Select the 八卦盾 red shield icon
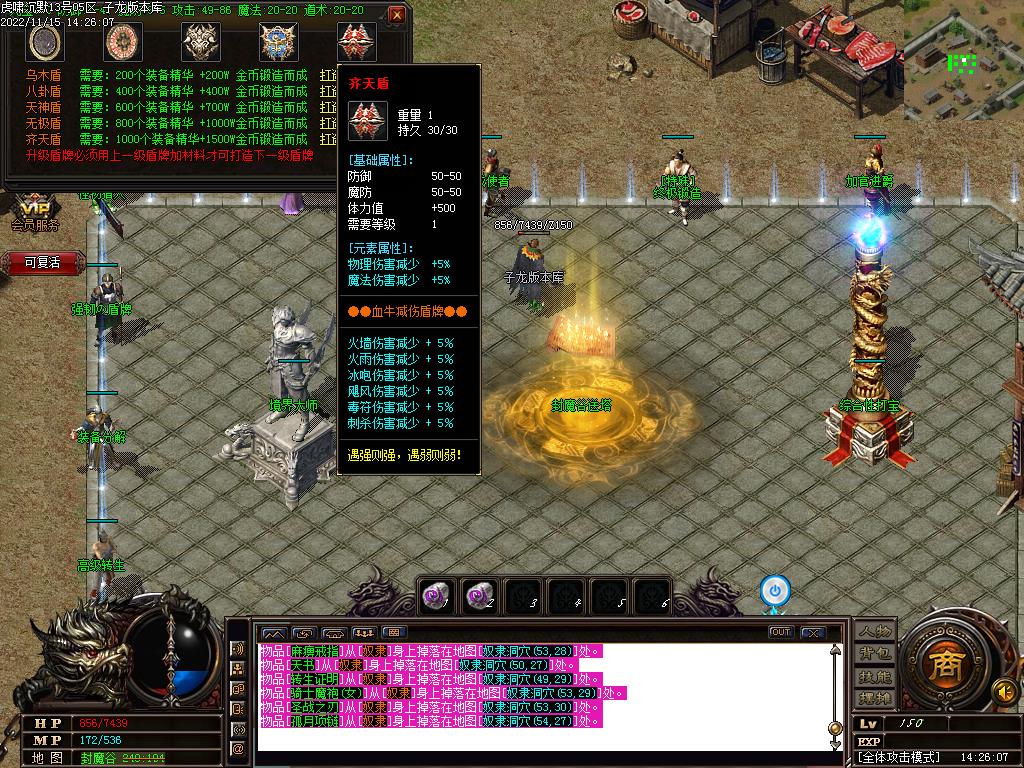This screenshot has width=1024, height=768. (123, 42)
